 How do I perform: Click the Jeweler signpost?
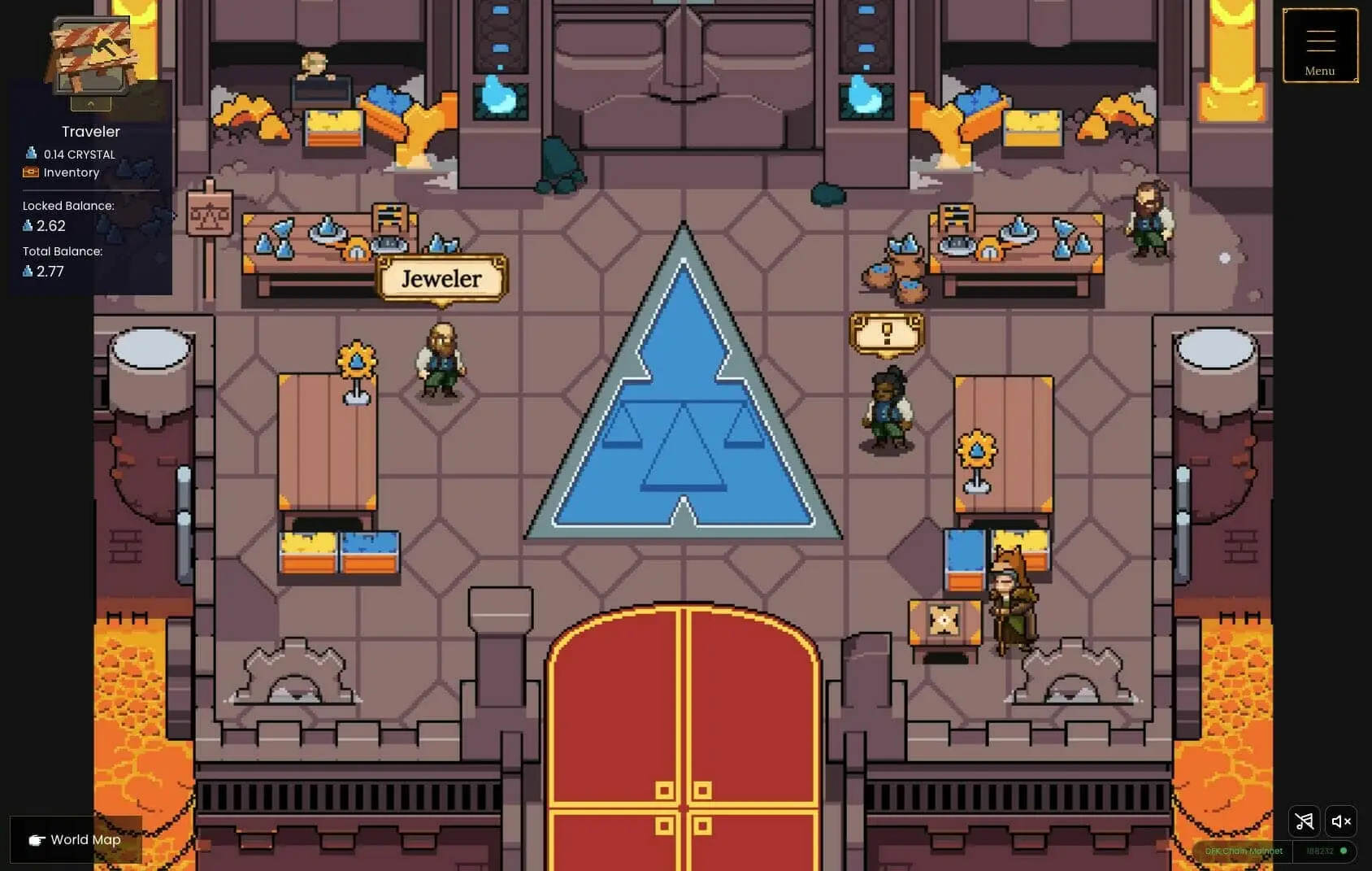[441, 279]
